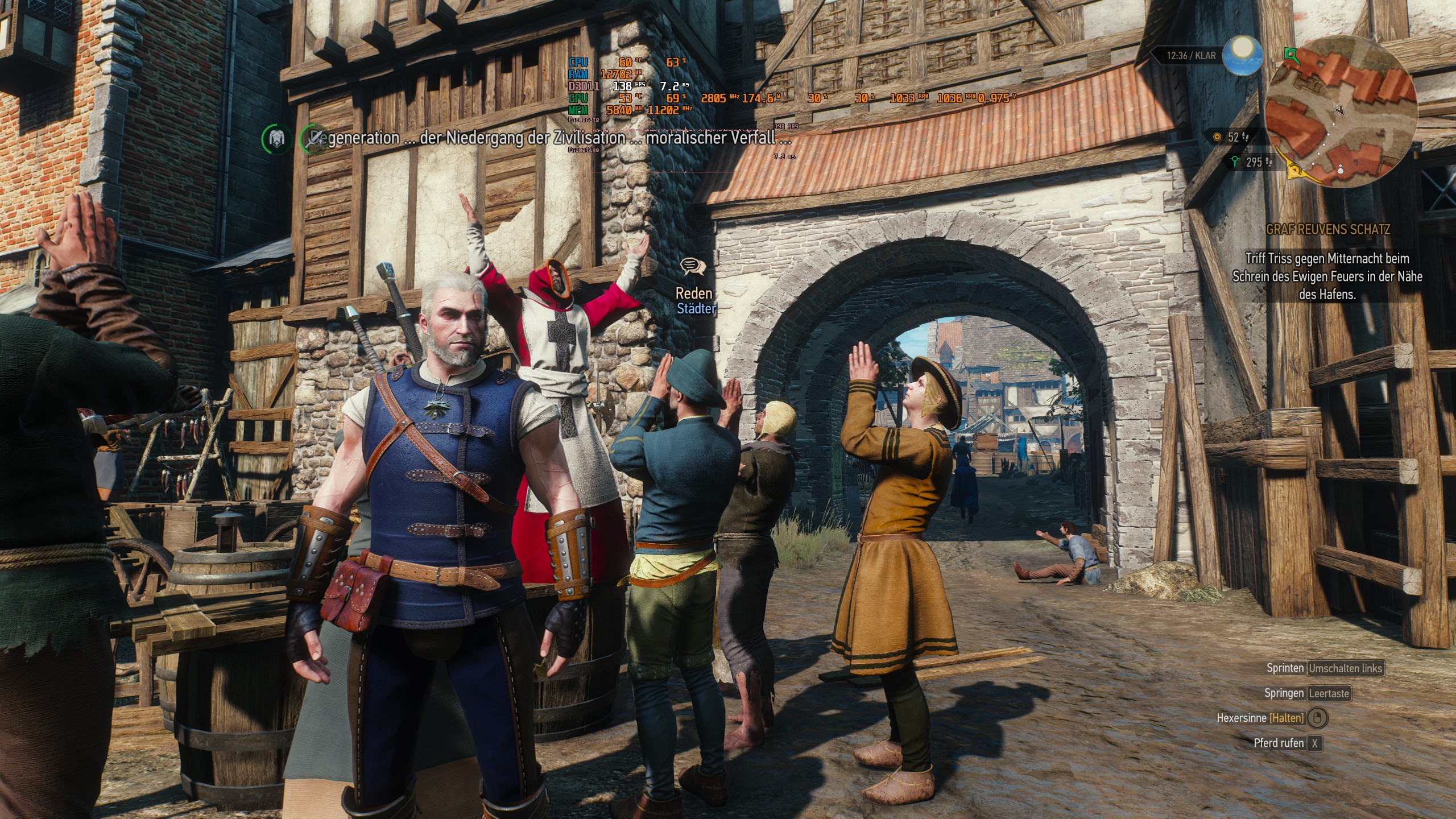Click the sword condition icon near subtitles
The image size is (1456, 819).
click(312, 139)
